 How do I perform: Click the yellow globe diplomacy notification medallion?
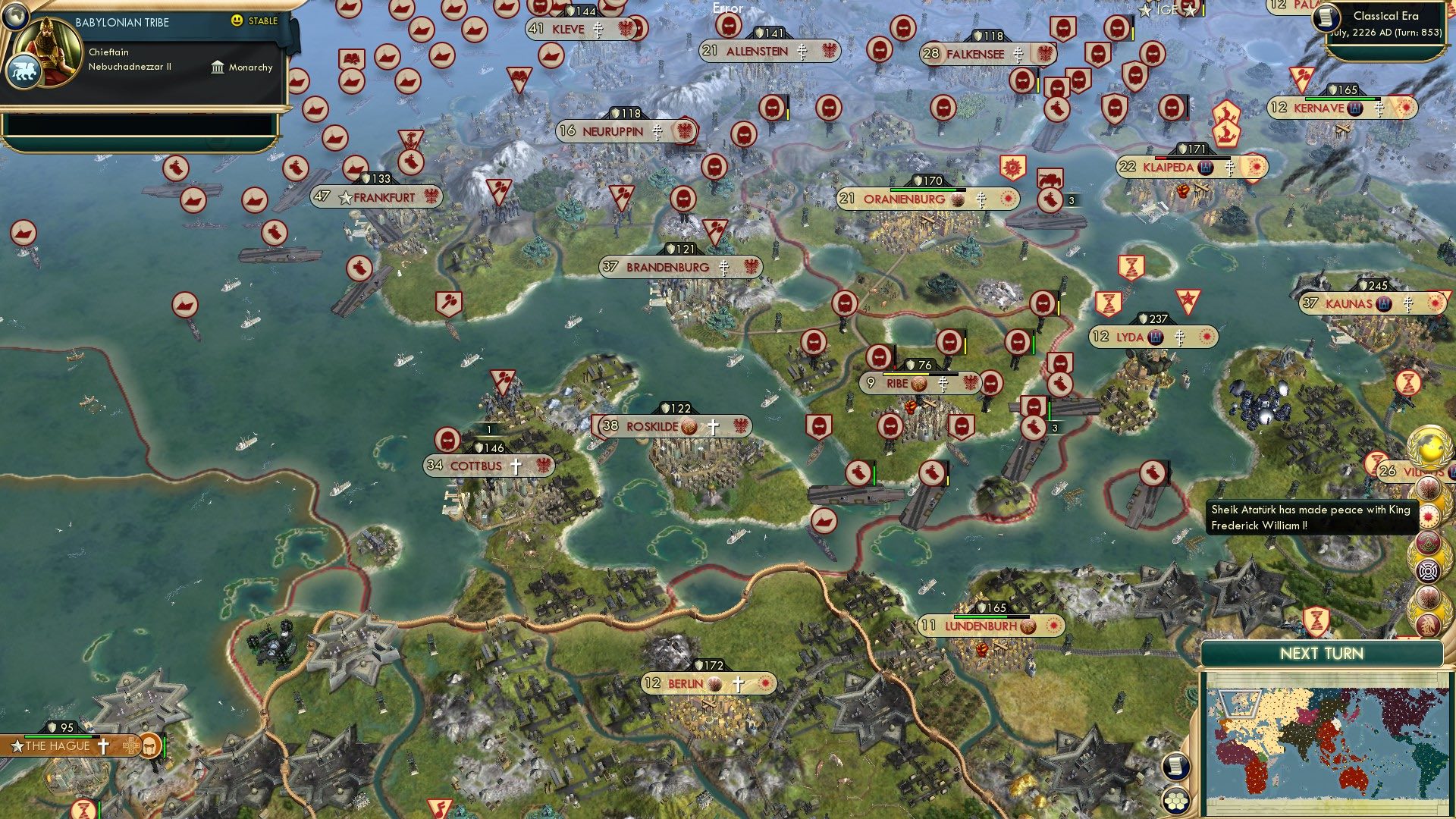[x=1429, y=444]
